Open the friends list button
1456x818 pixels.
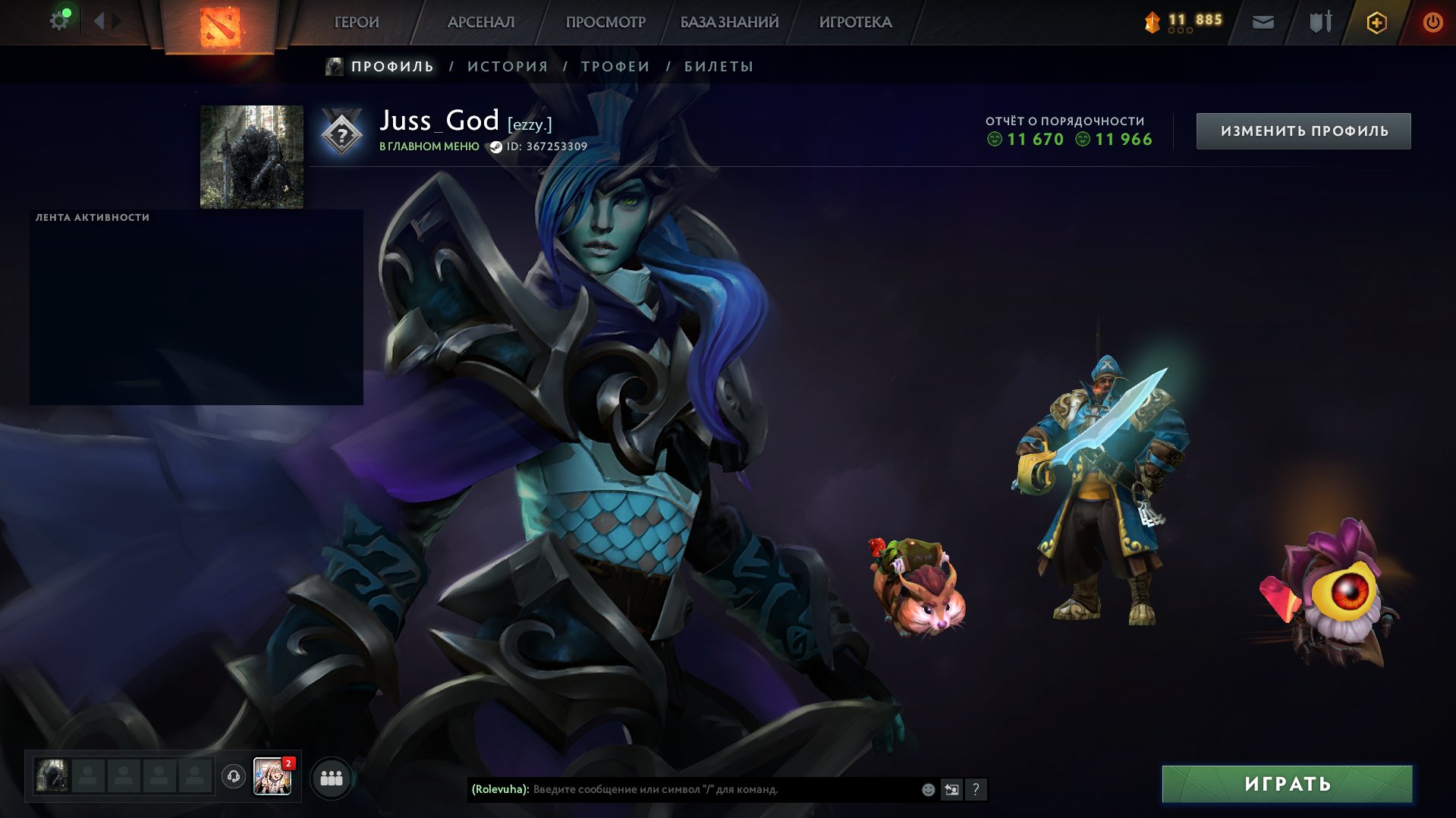(332, 778)
